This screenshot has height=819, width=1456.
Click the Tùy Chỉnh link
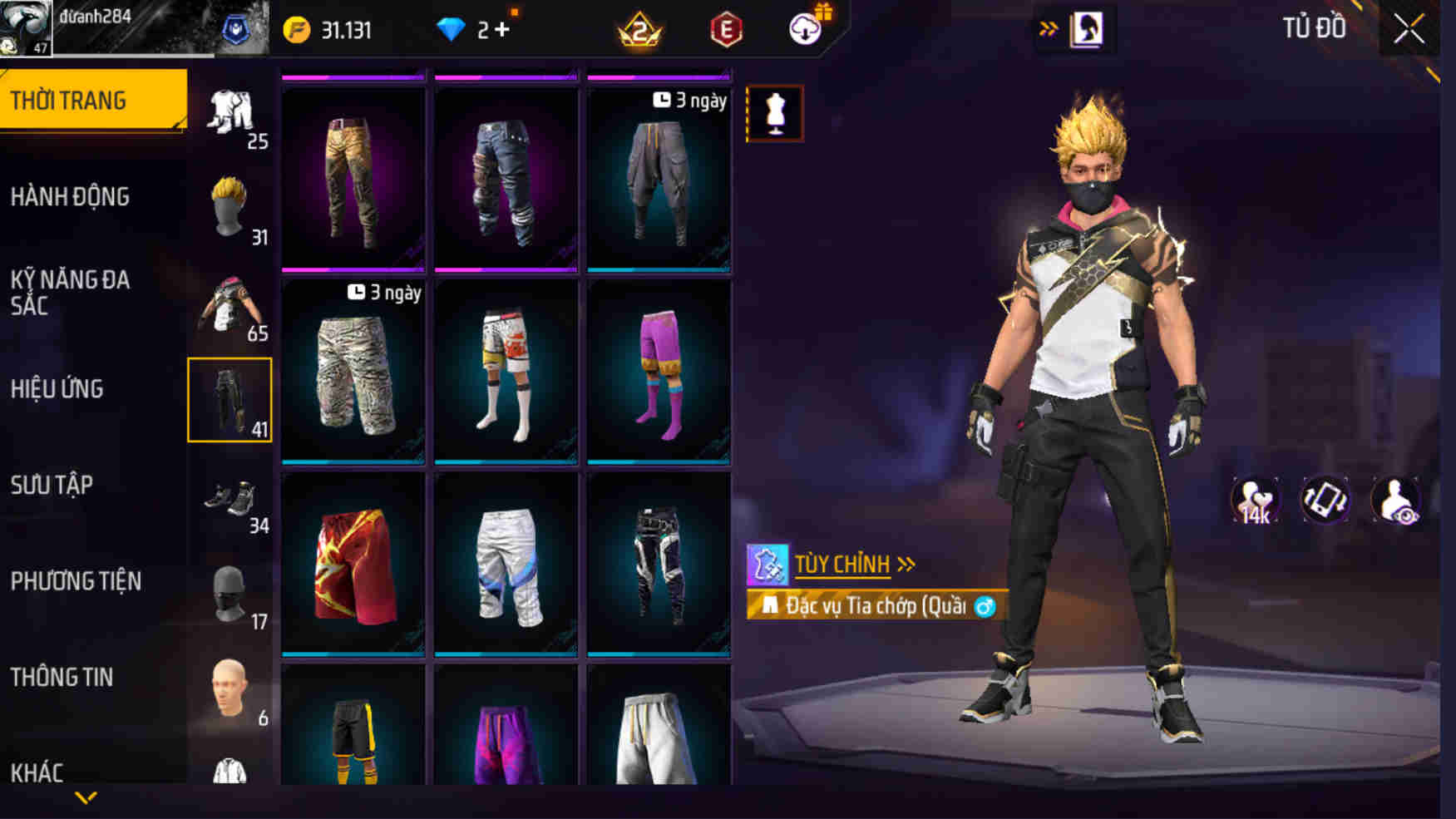(x=840, y=564)
